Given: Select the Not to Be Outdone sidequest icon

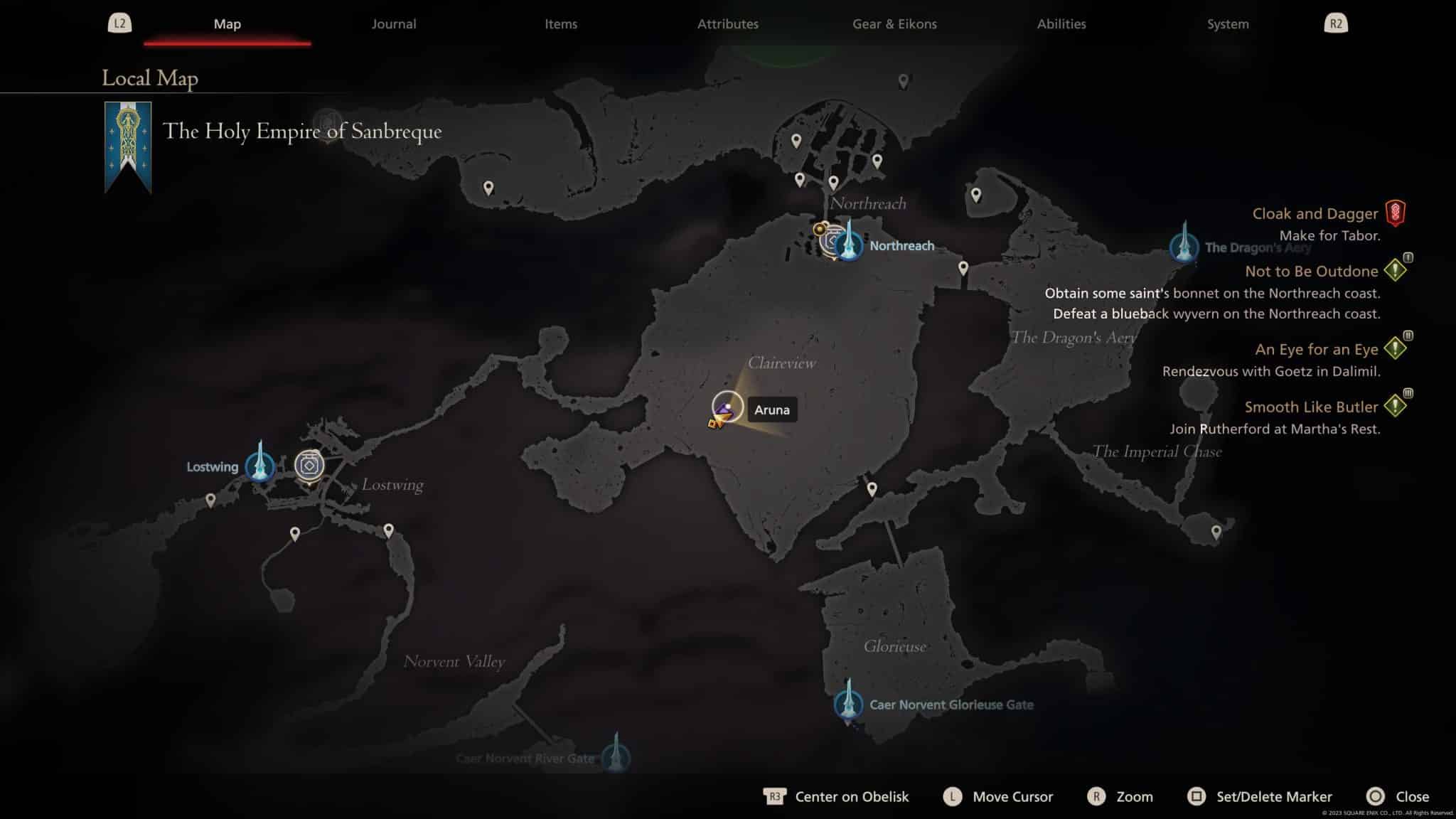Looking at the screenshot, I should click(1394, 271).
